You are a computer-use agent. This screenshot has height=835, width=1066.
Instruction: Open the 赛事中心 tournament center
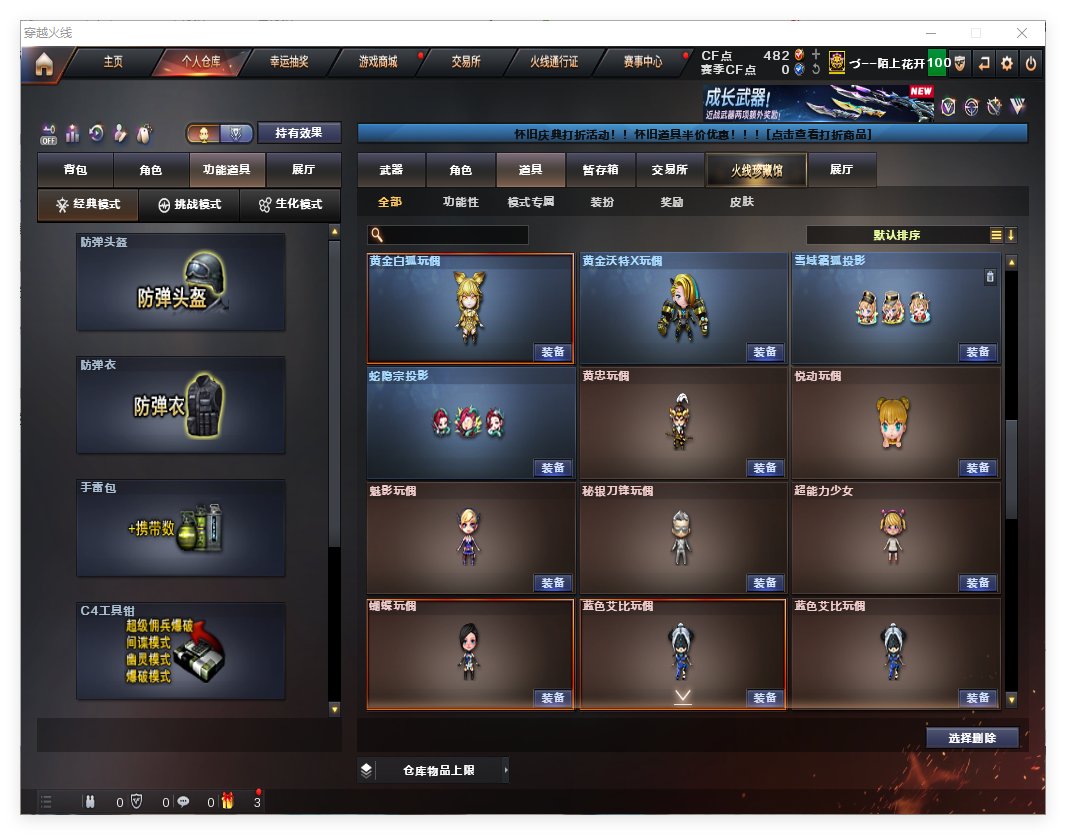[642, 62]
